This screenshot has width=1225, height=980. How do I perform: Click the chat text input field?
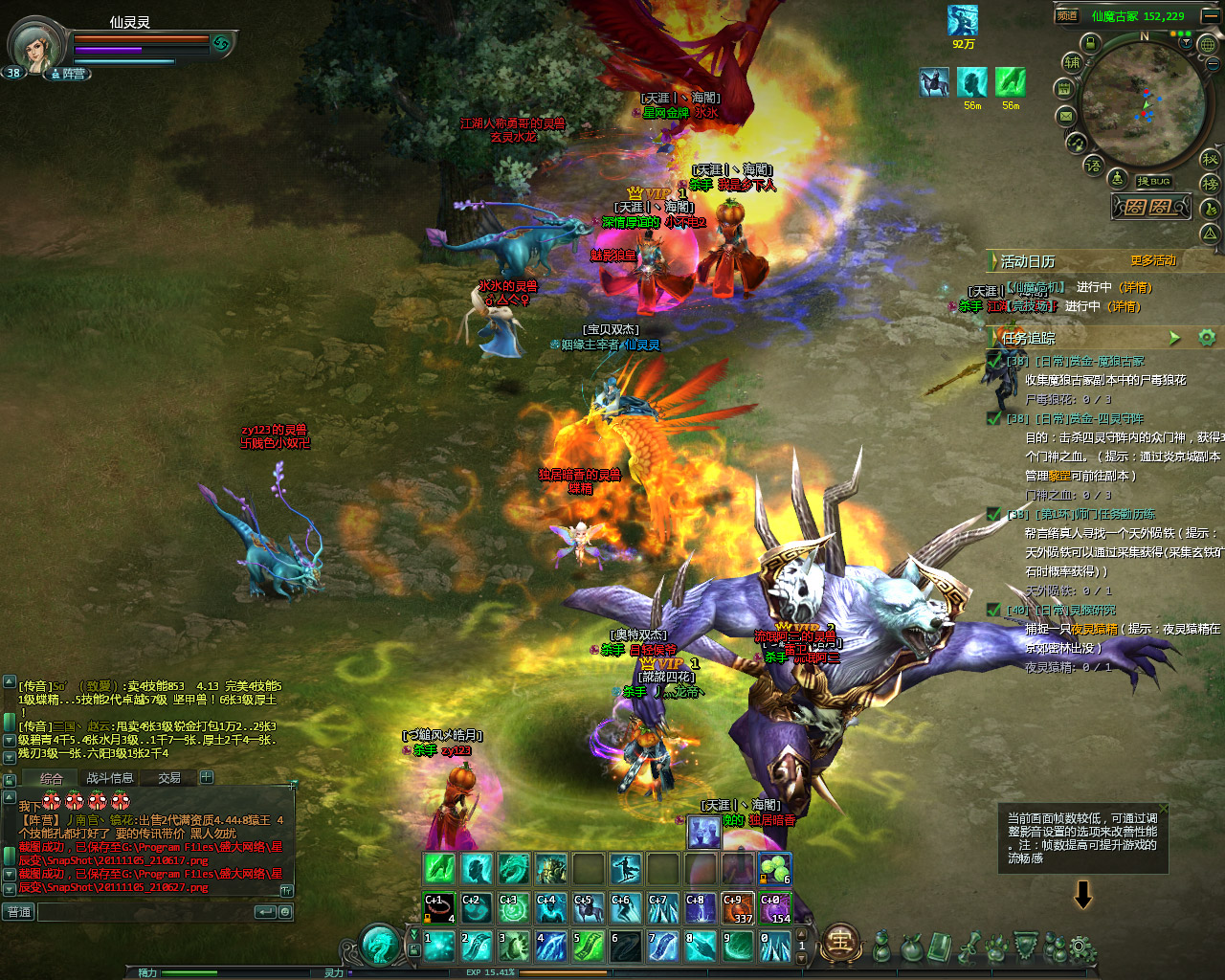[144, 912]
